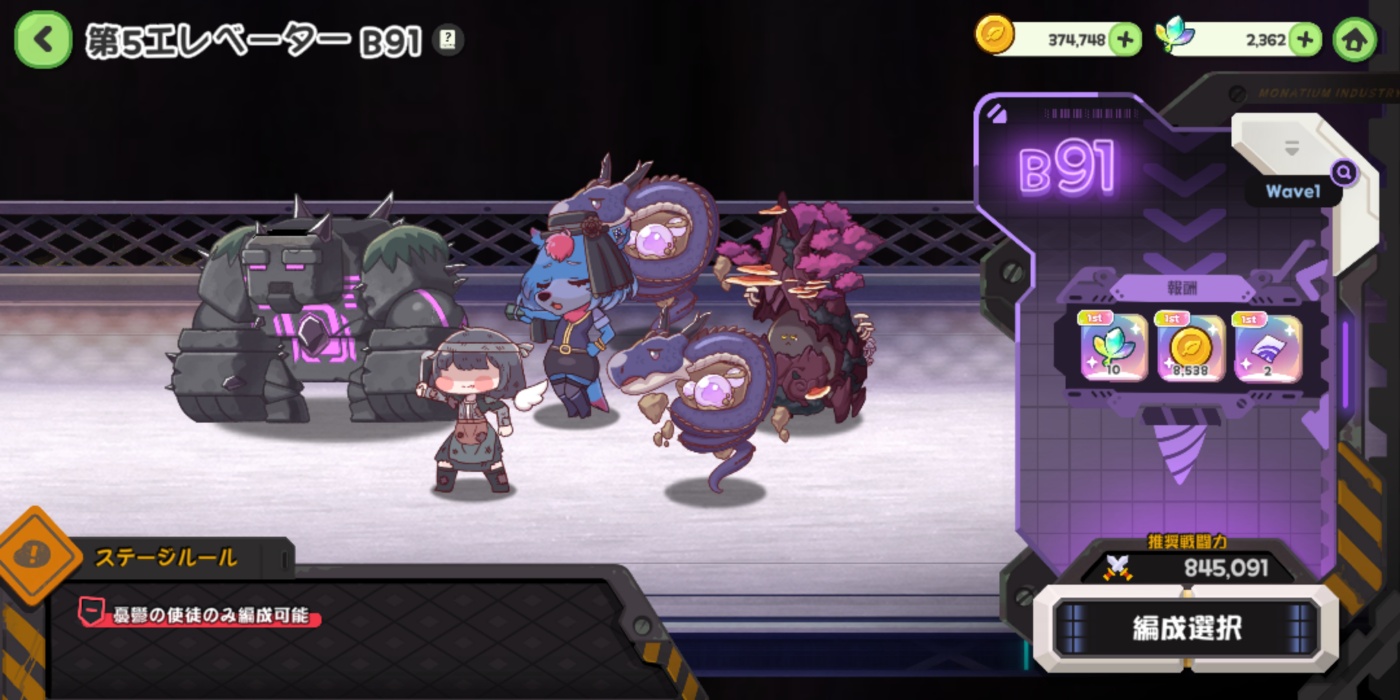View the crystal reward worth 10

click(1112, 348)
